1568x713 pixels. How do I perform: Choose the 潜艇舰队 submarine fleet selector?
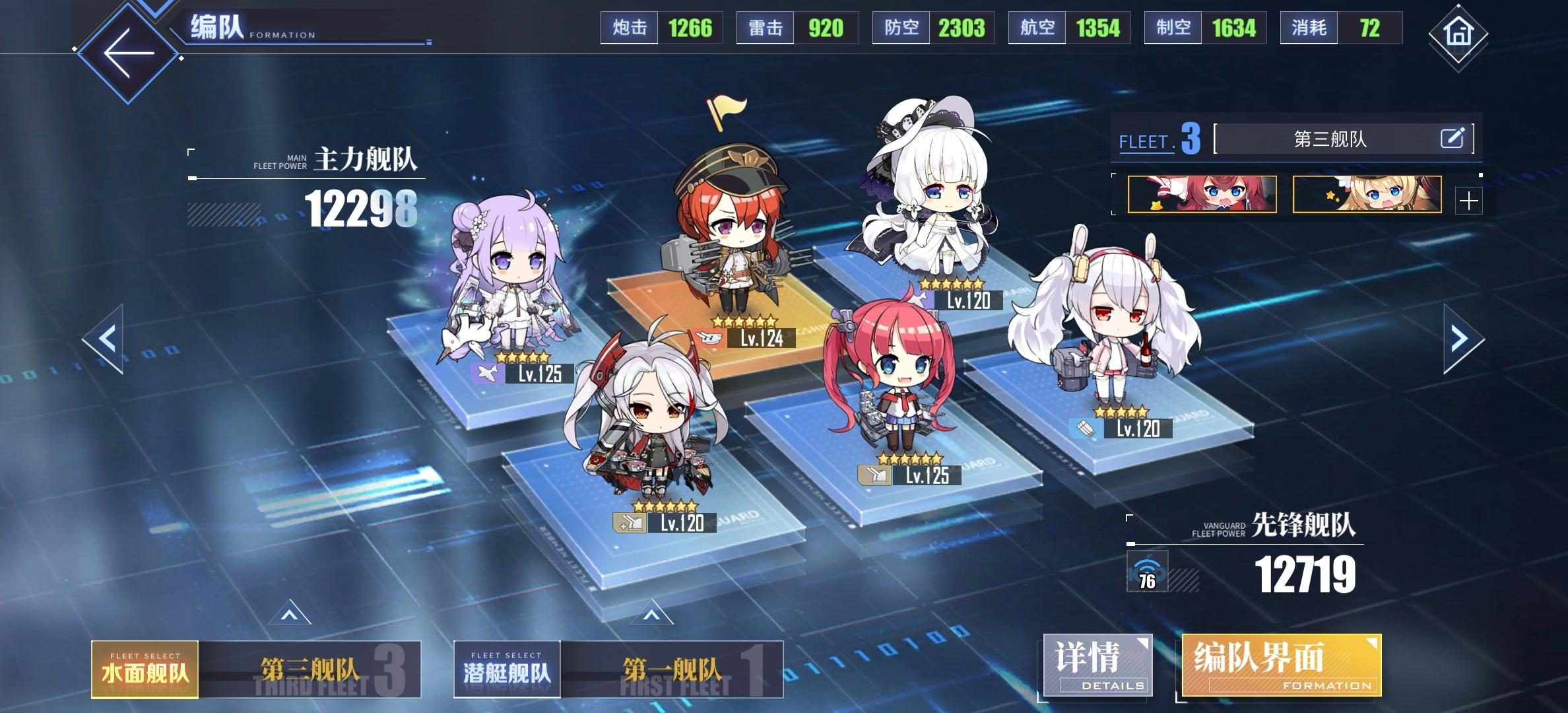tap(507, 669)
